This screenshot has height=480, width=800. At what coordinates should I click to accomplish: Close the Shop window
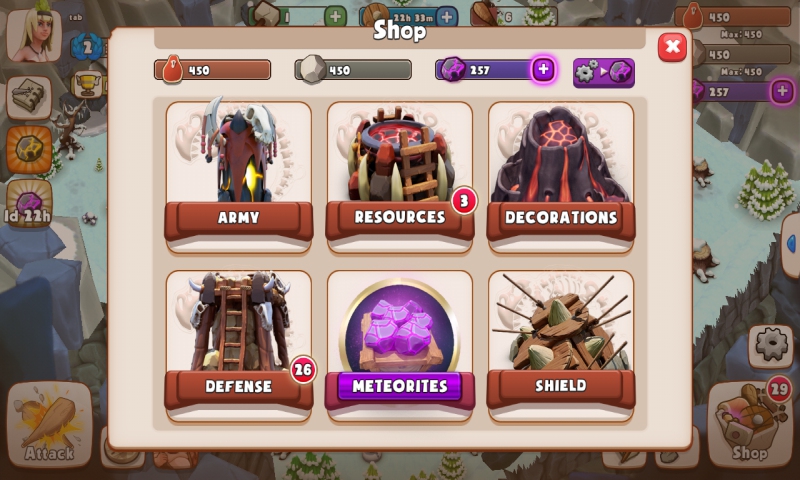672,47
